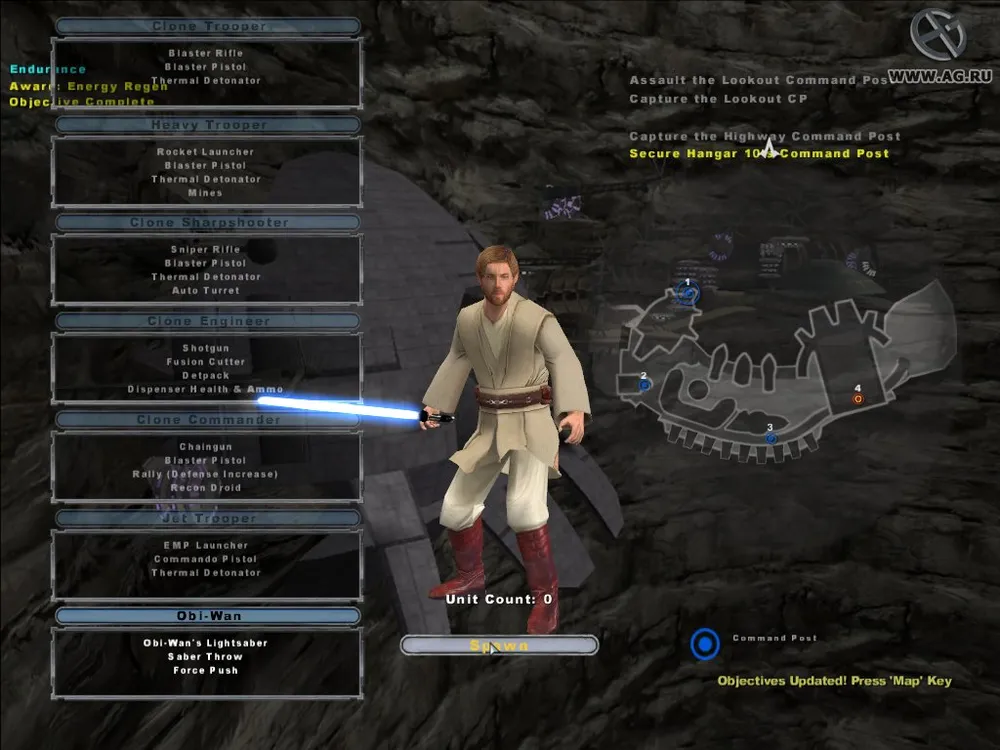Image resolution: width=1000 pixels, height=750 pixels.
Task: Choose command post 1 on the map
Action: [687, 294]
